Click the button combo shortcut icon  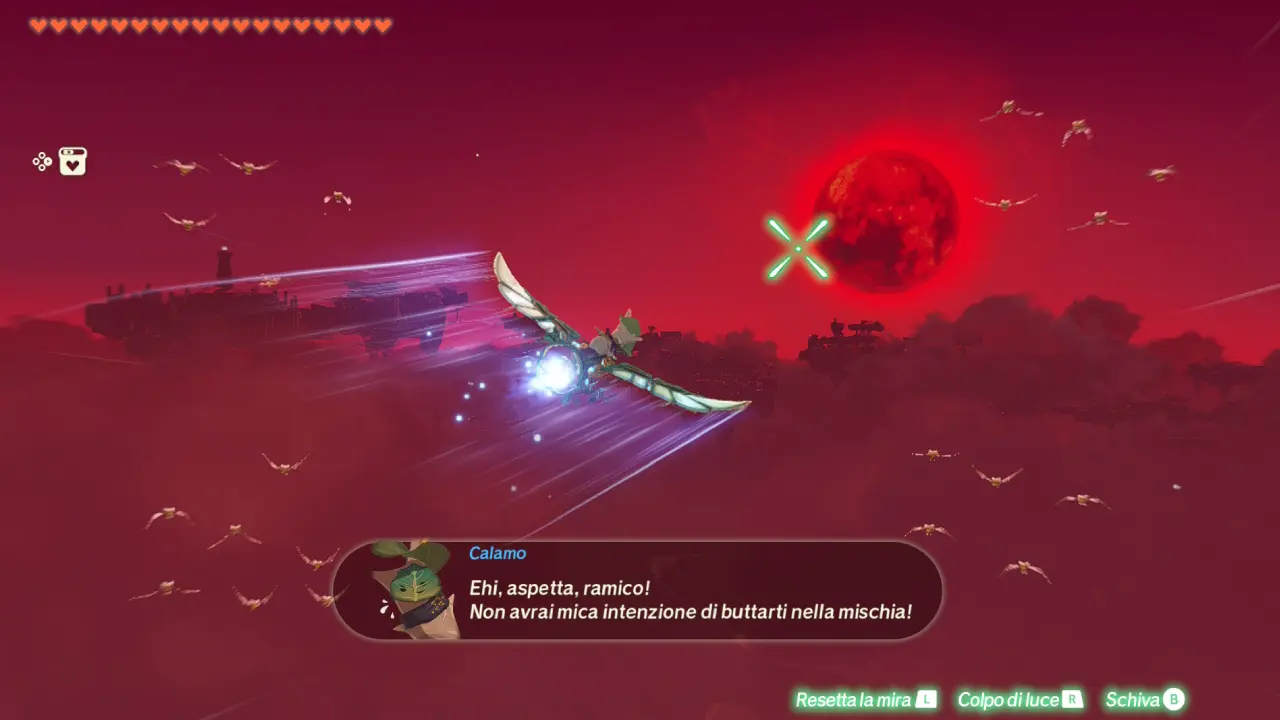pyautogui.click(x=40, y=161)
